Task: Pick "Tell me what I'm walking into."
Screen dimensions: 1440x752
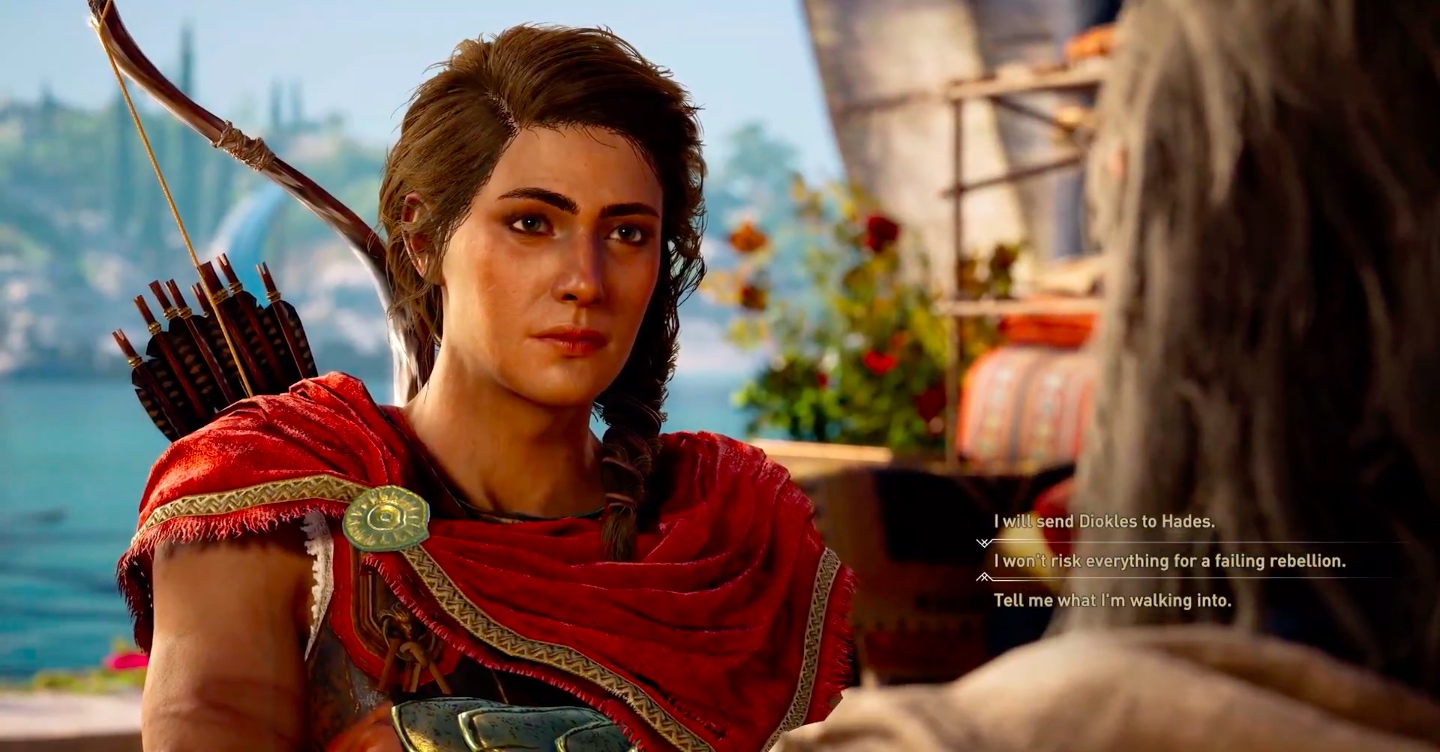Action: click(x=1112, y=601)
